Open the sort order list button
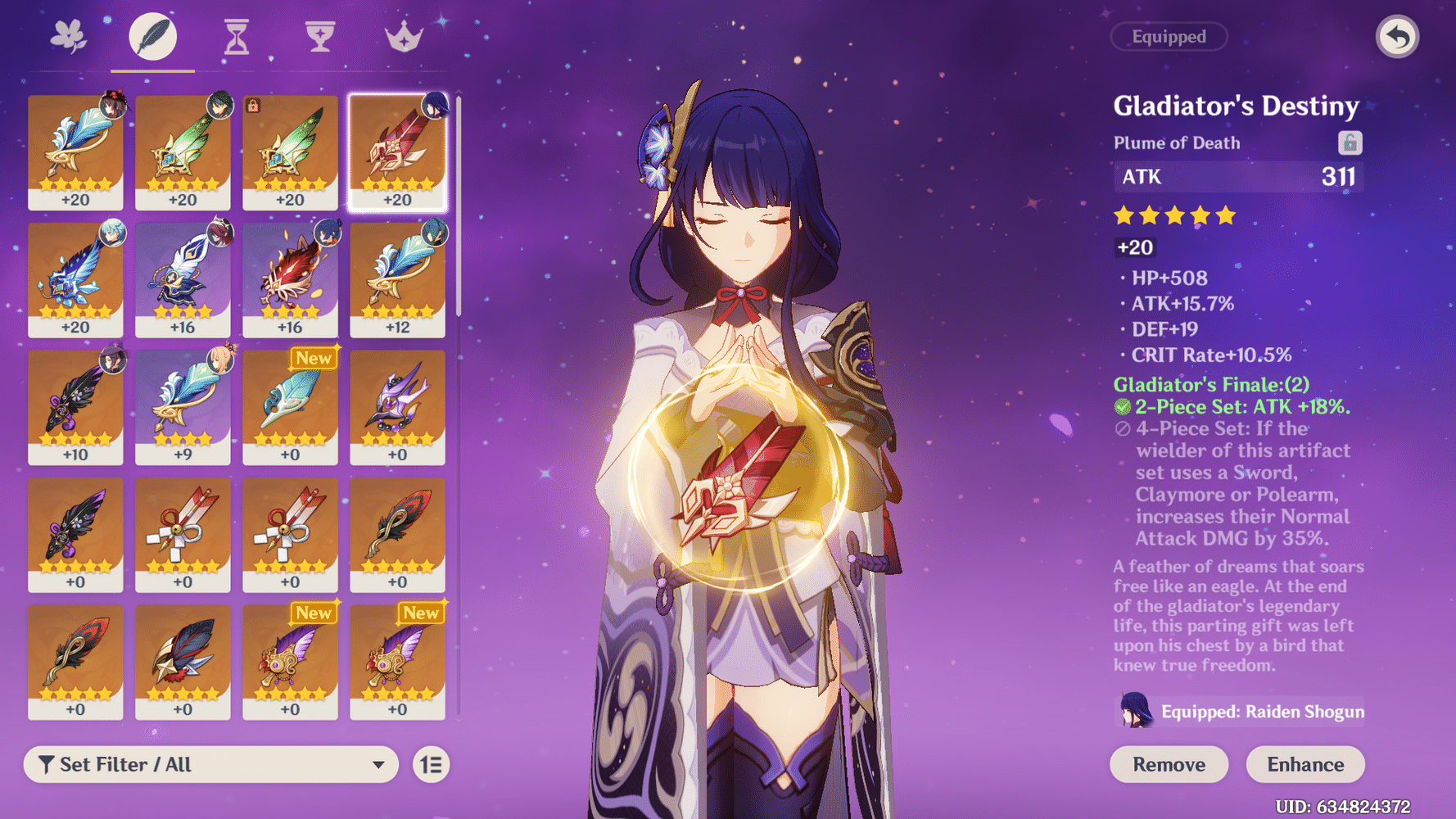The height and width of the screenshot is (819, 1456). coord(431,764)
